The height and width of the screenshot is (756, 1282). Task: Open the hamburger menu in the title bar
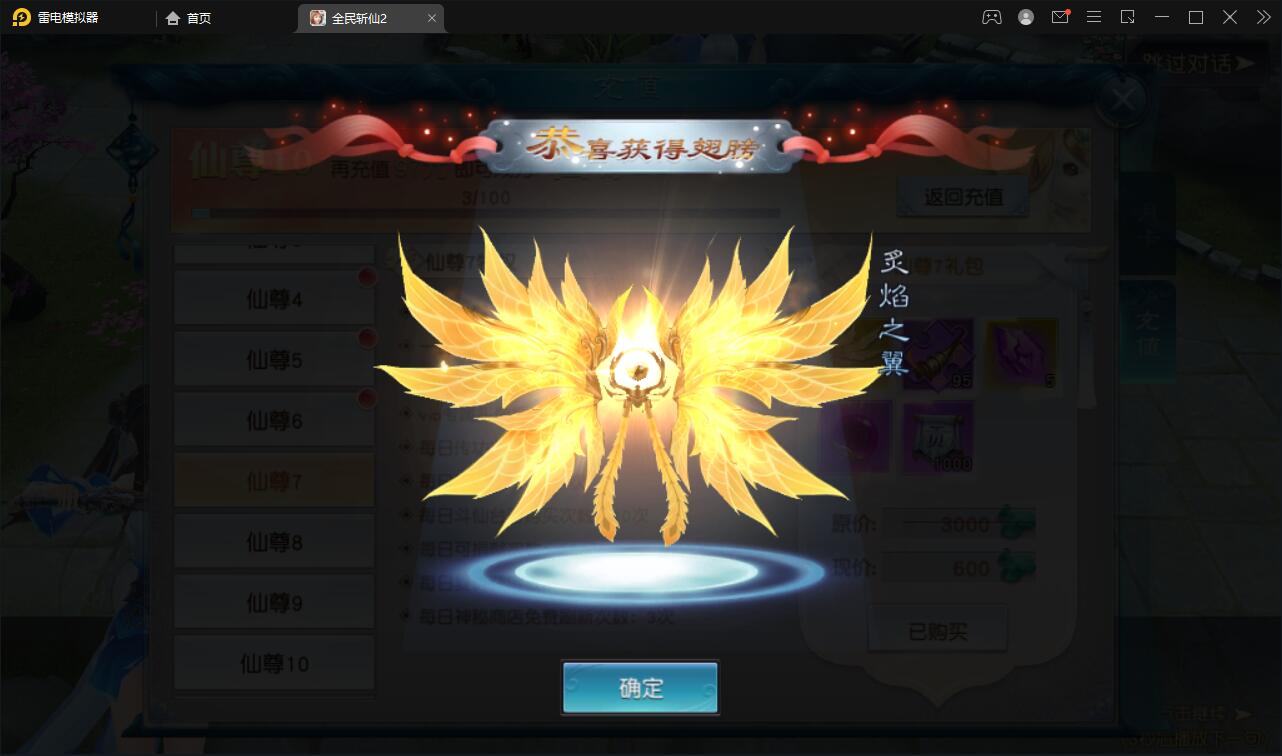point(1094,17)
